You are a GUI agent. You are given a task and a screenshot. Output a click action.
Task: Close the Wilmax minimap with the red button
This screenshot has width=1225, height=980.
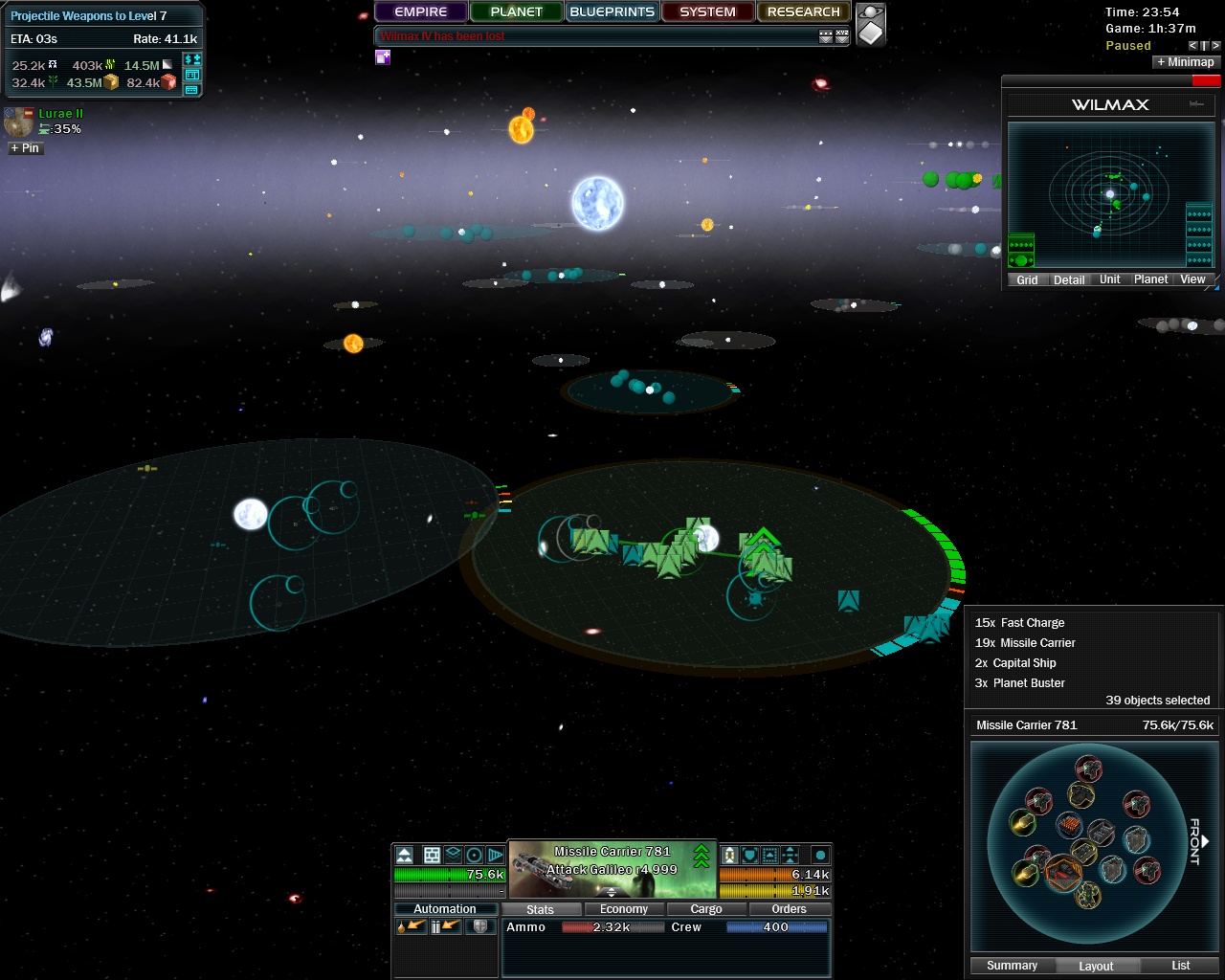(1206, 81)
